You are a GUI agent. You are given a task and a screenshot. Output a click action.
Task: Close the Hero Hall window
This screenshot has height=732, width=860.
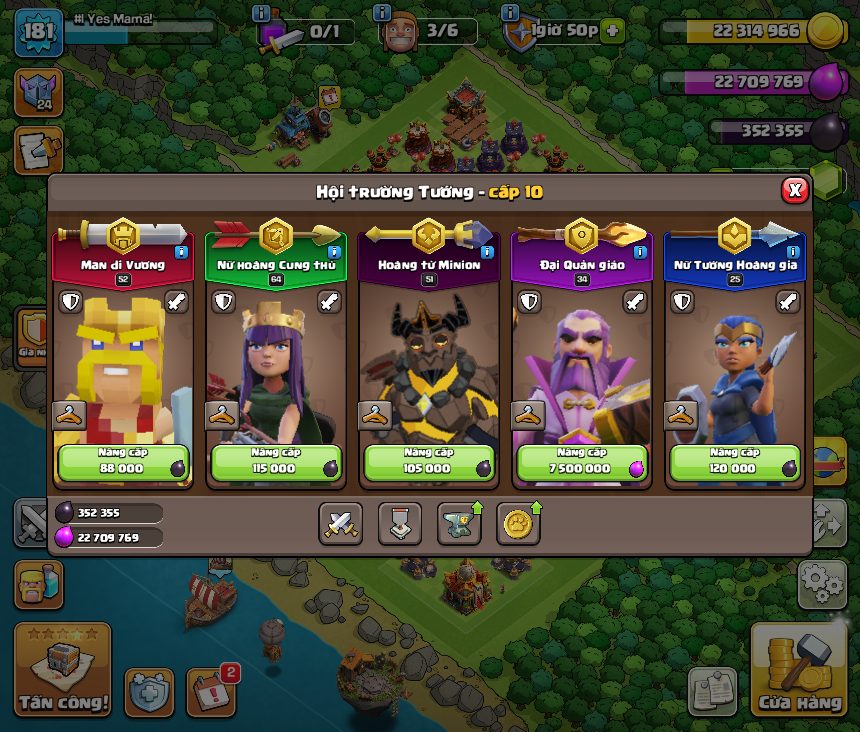point(794,190)
